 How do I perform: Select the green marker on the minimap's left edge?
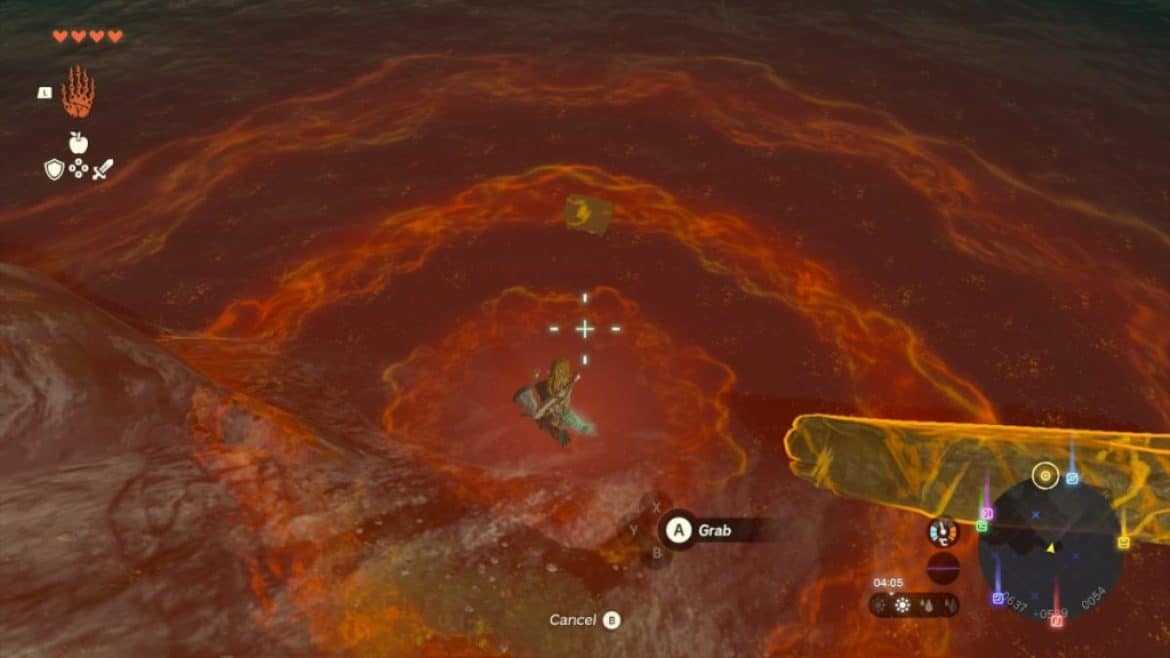[982, 526]
